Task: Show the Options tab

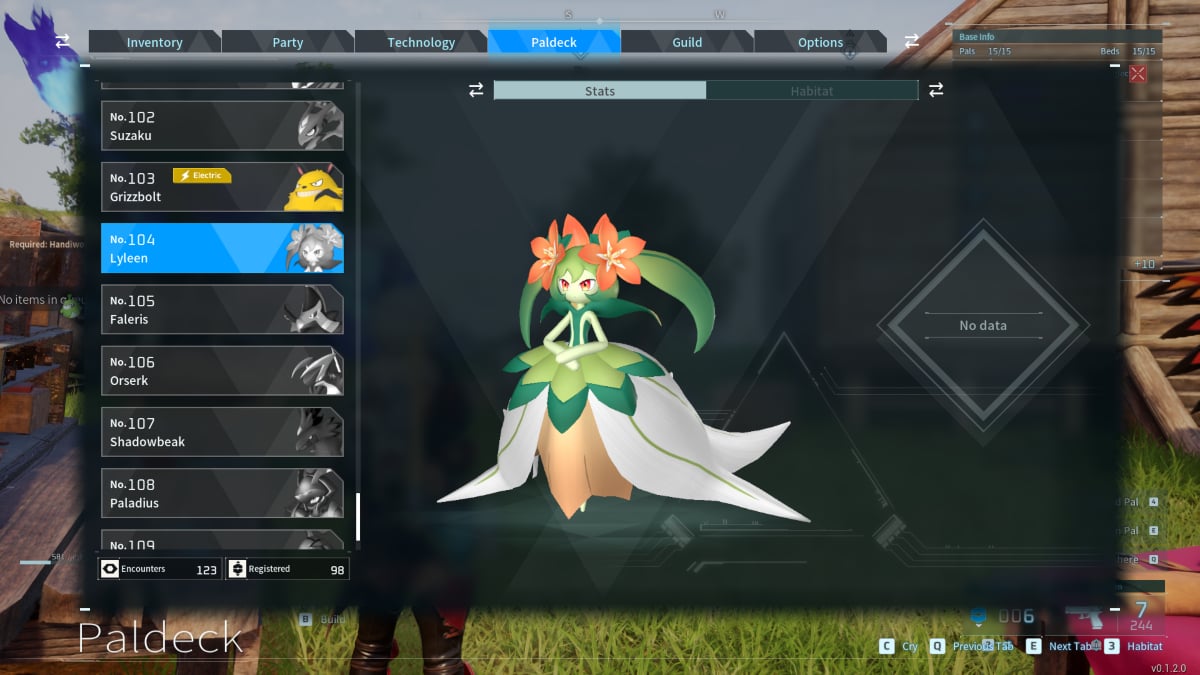Action: (x=820, y=42)
